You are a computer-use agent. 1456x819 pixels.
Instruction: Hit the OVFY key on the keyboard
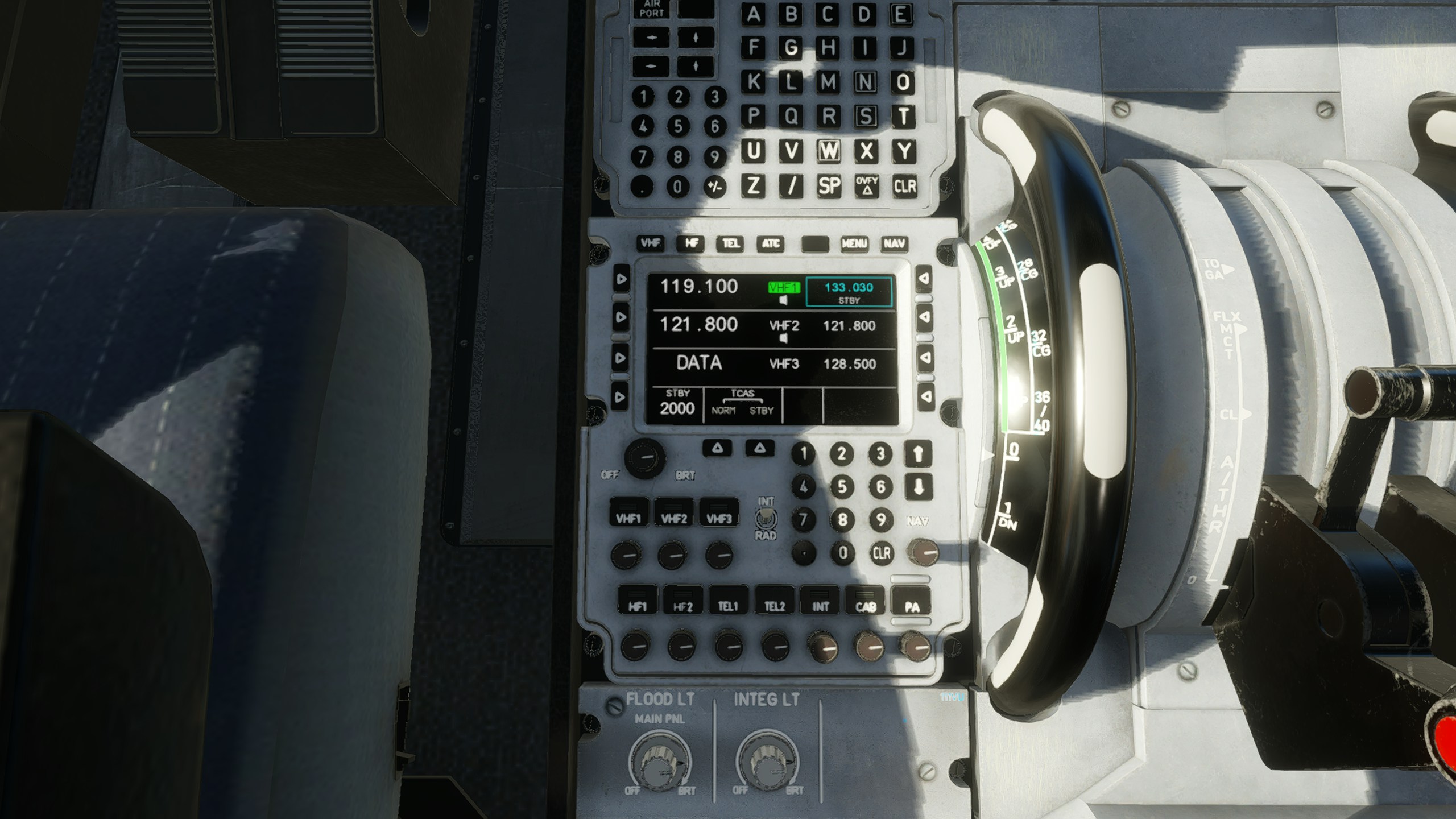[x=866, y=185]
